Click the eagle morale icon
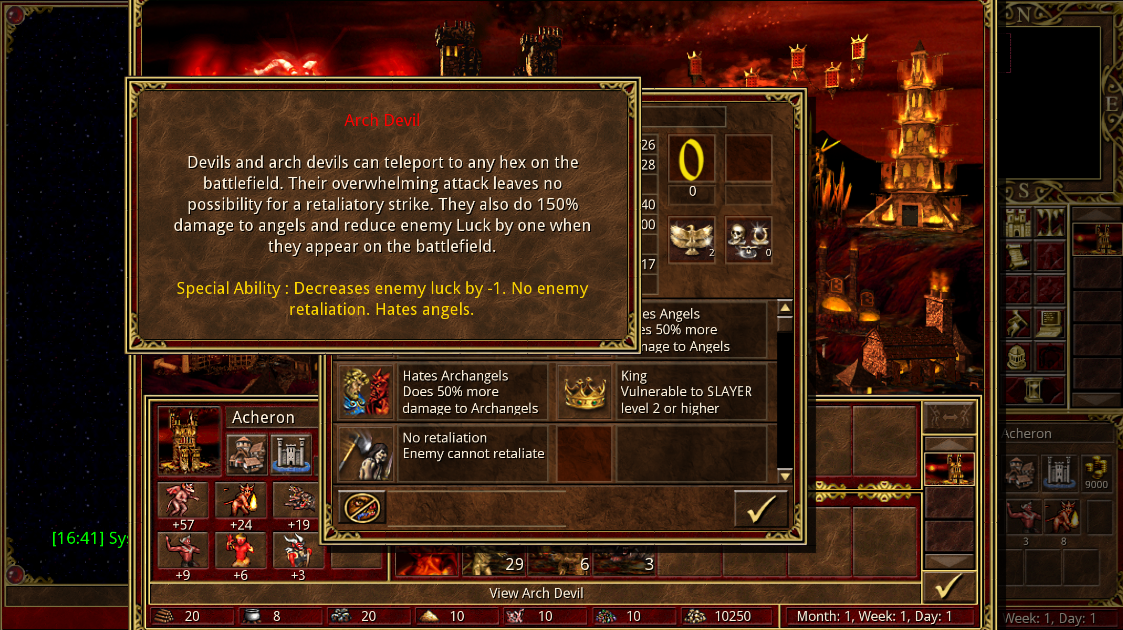This screenshot has width=1123, height=630. click(x=691, y=239)
